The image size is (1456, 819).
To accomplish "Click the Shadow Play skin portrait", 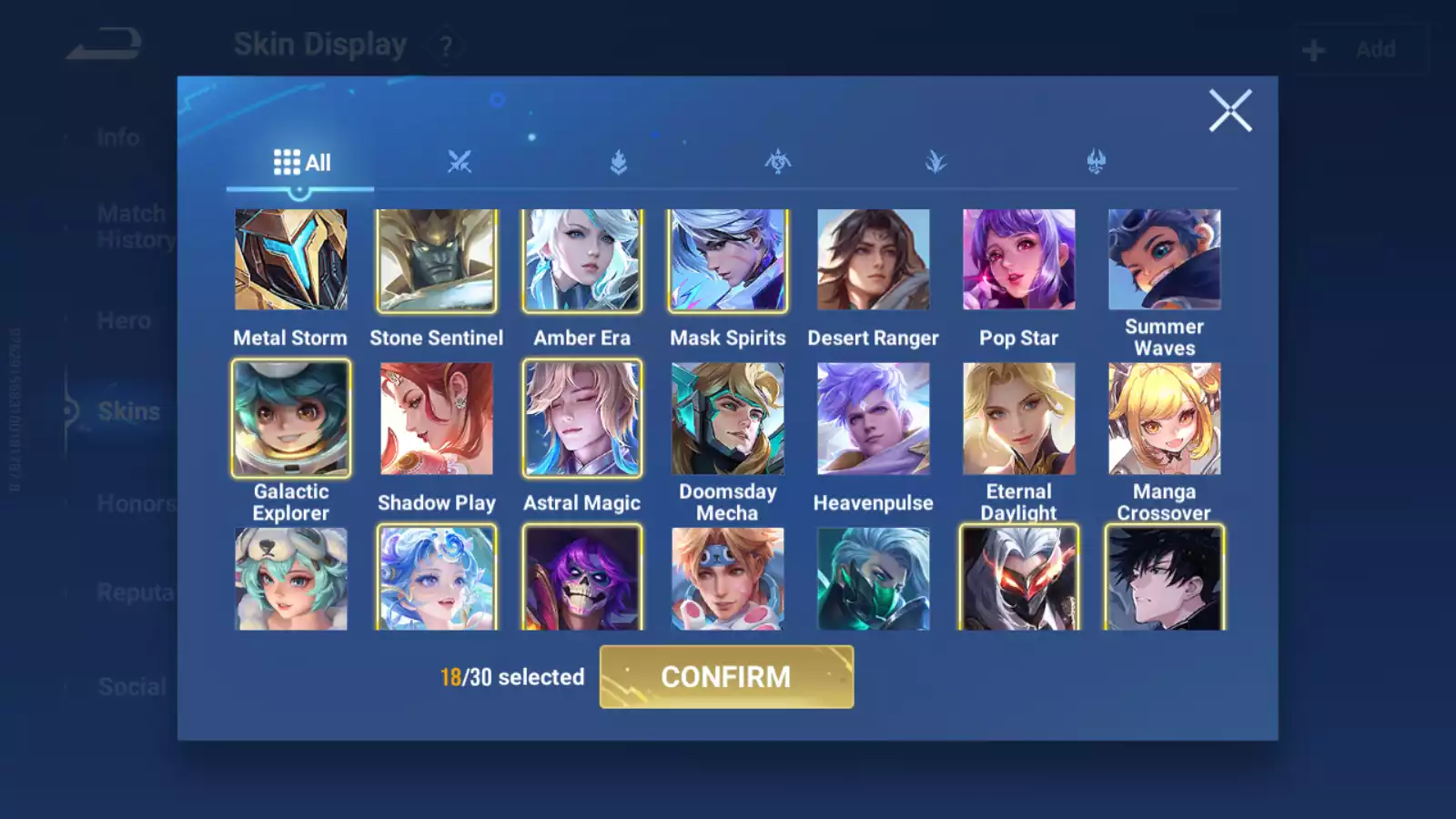I will coord(437,419).
